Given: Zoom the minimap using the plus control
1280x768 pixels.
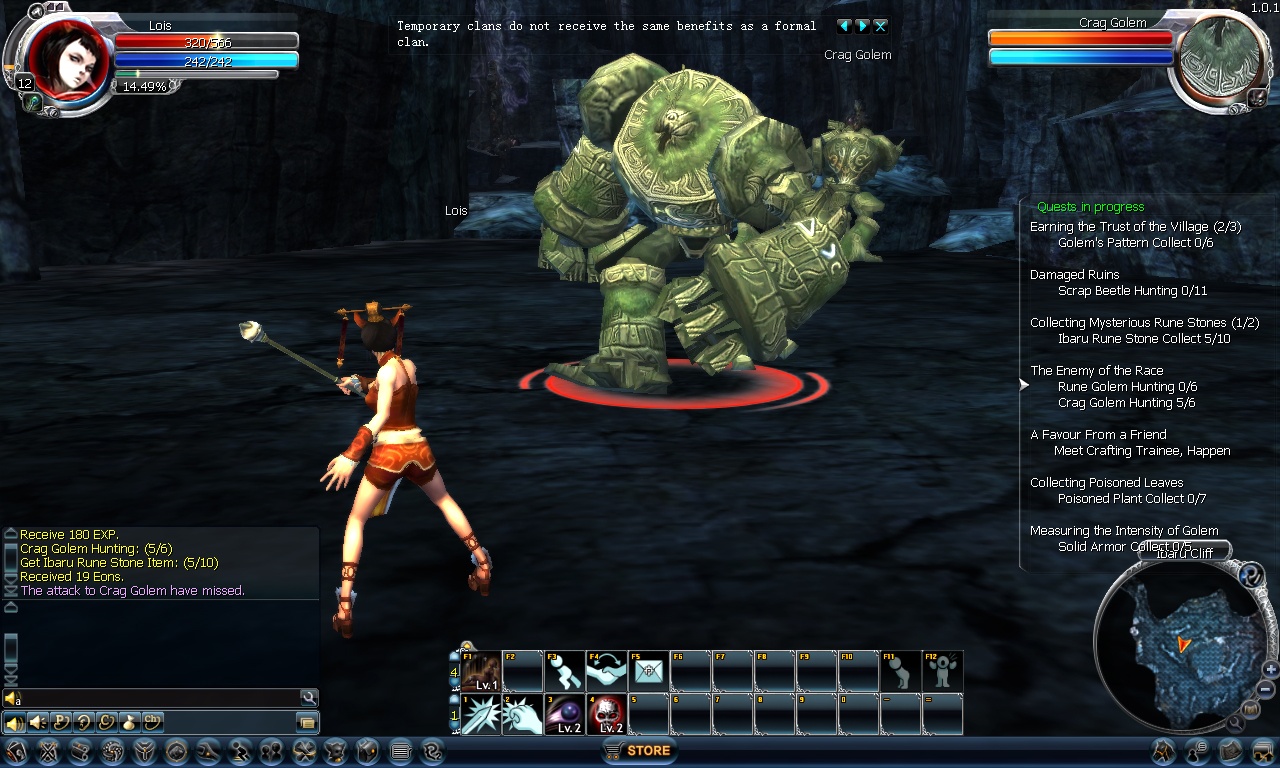Looking at the screenshot, I should point(1270,669).
